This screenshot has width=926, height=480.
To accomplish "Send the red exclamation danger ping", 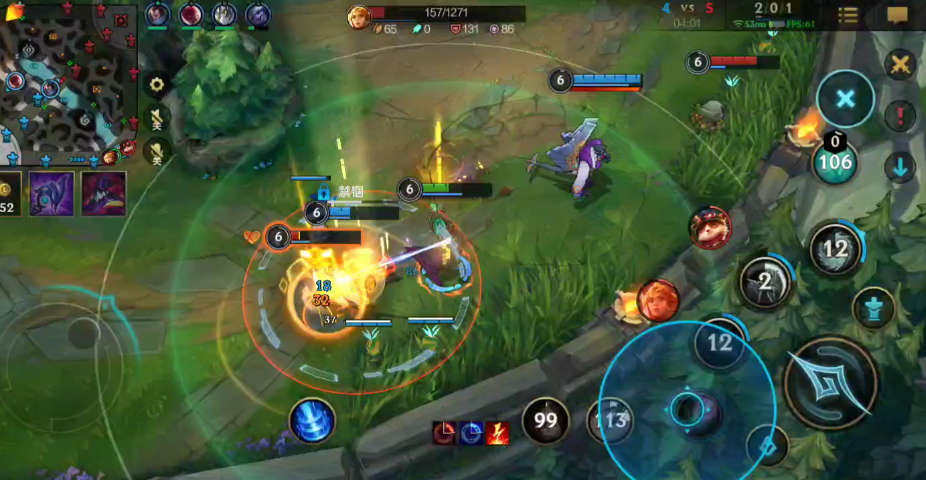I will click(901, 116).
